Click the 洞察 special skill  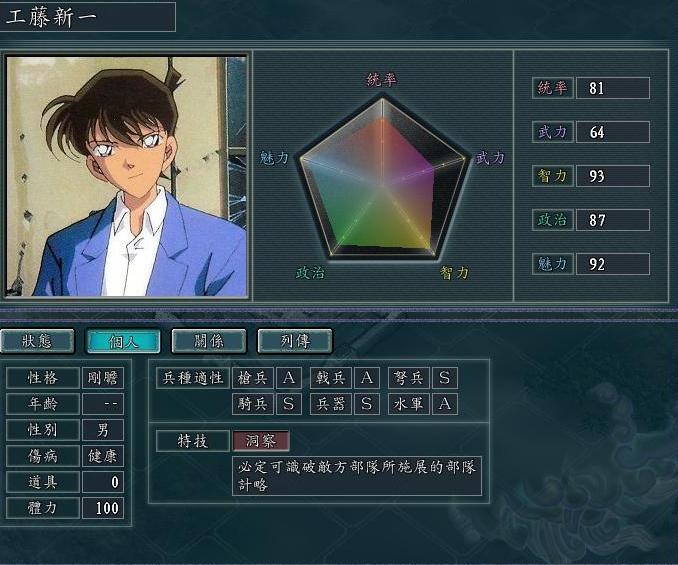[x=261, y=441]
